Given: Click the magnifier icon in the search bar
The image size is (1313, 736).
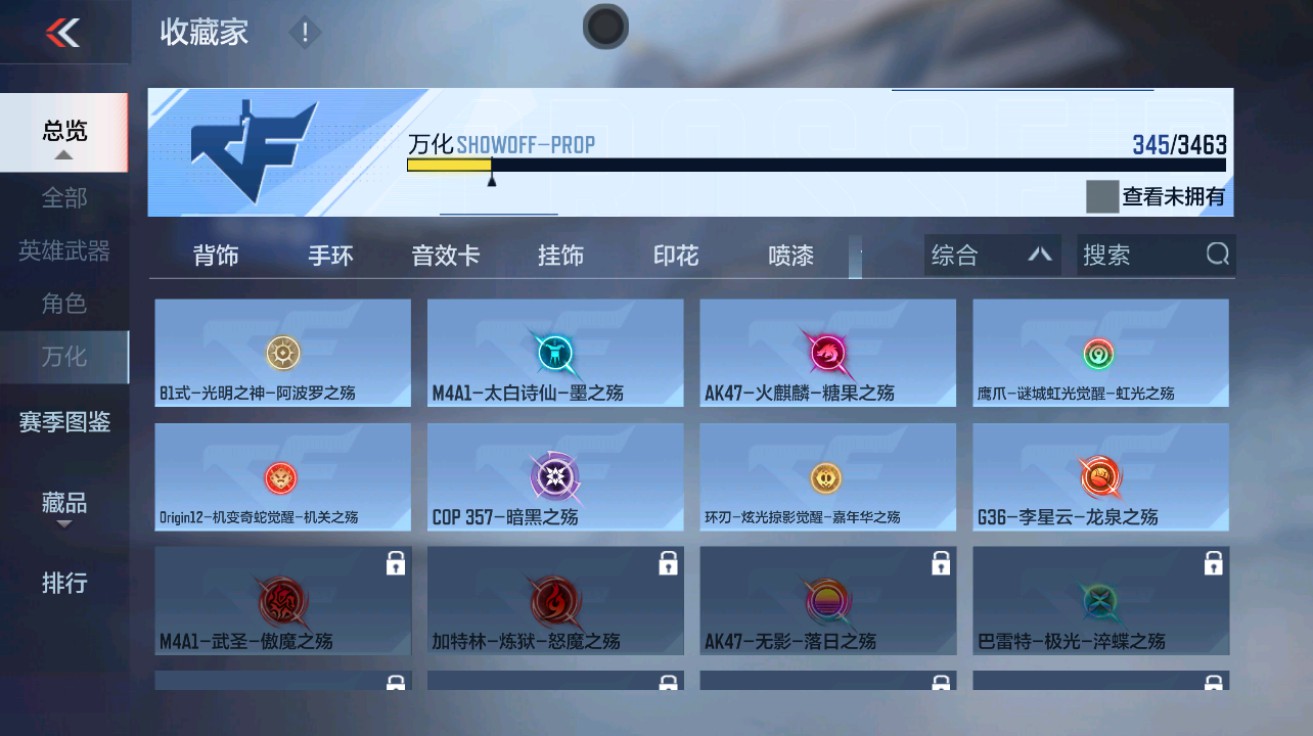Looking at the screenshot, I should (x=1218, y=255).
